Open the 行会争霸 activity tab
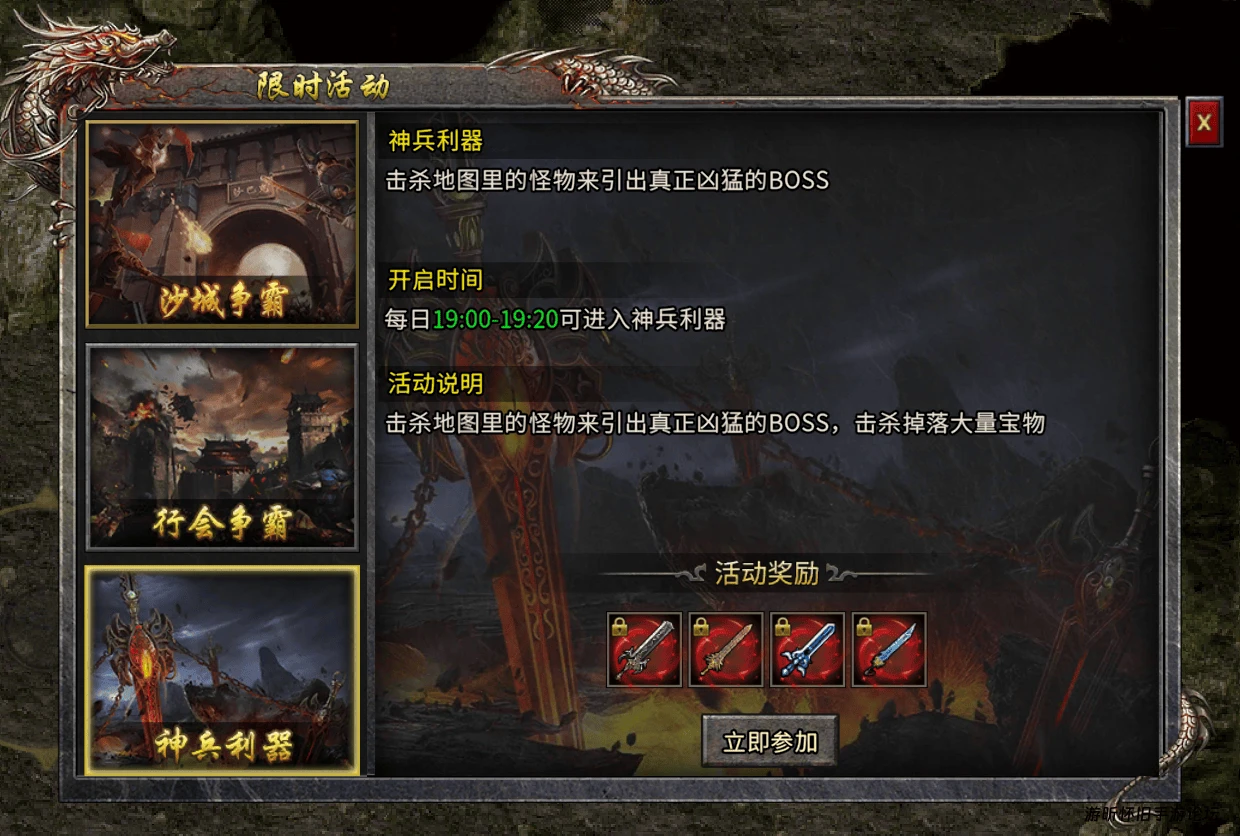1240x836 pixels. coord(222,447)
